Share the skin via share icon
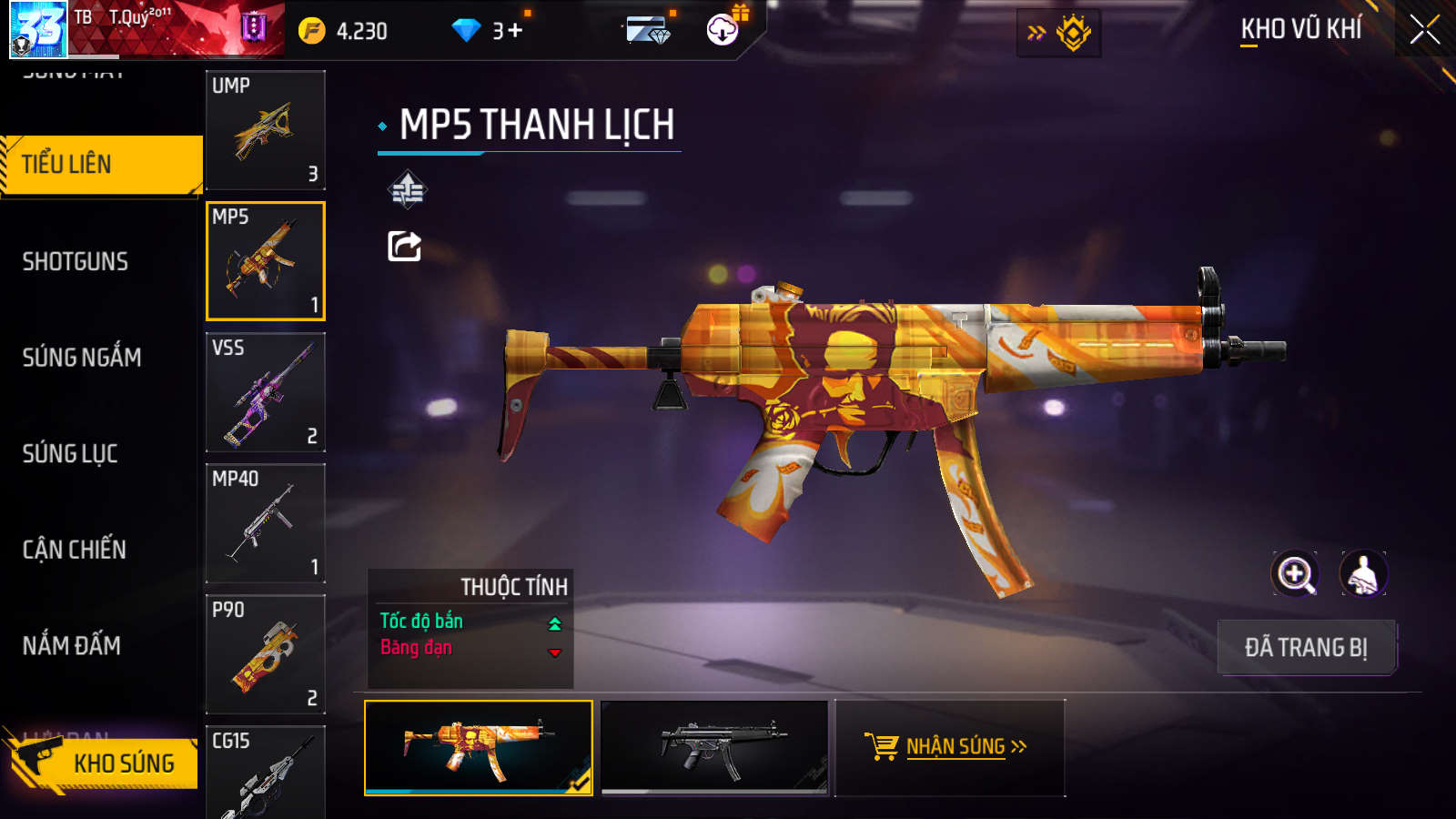 [x=405, y=246]
